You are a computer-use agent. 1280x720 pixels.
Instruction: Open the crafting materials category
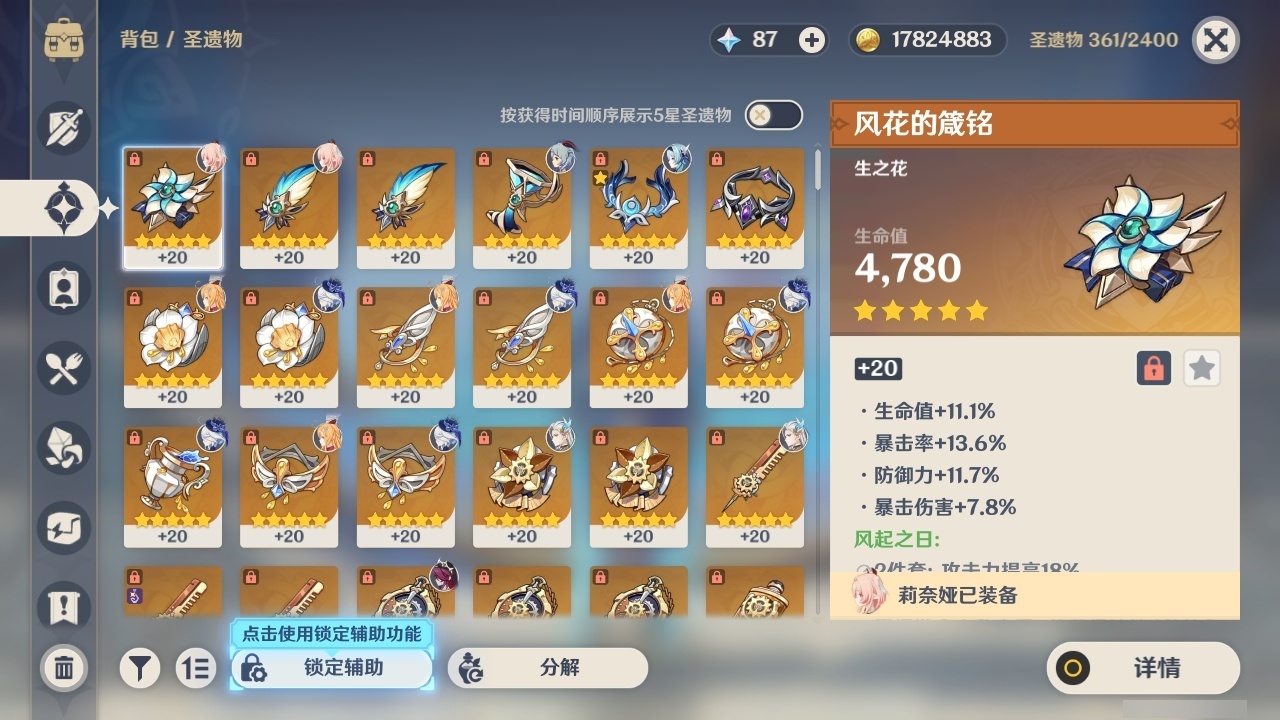63,448
